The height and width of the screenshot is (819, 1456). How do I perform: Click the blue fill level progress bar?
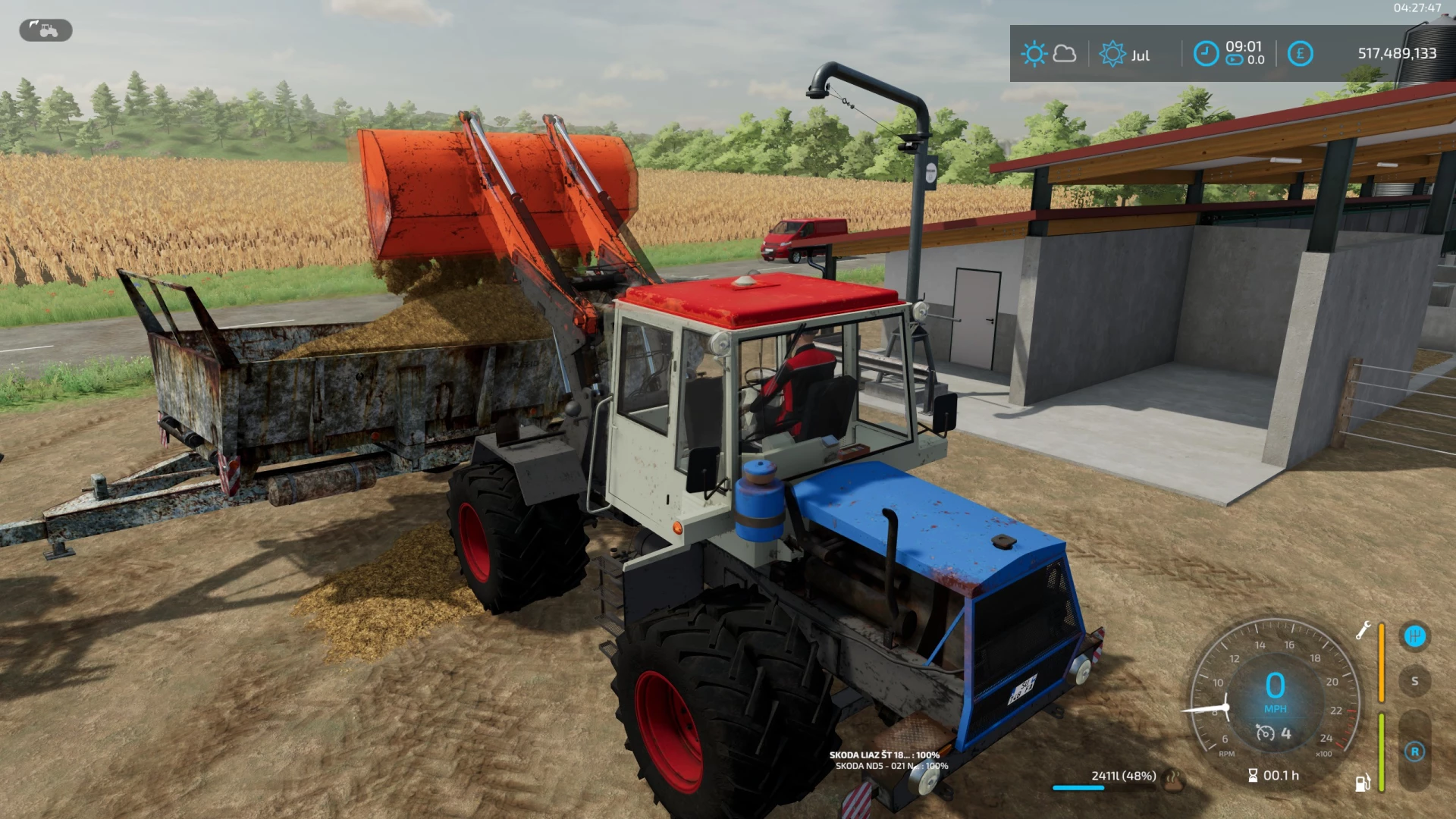(1080, 787)
